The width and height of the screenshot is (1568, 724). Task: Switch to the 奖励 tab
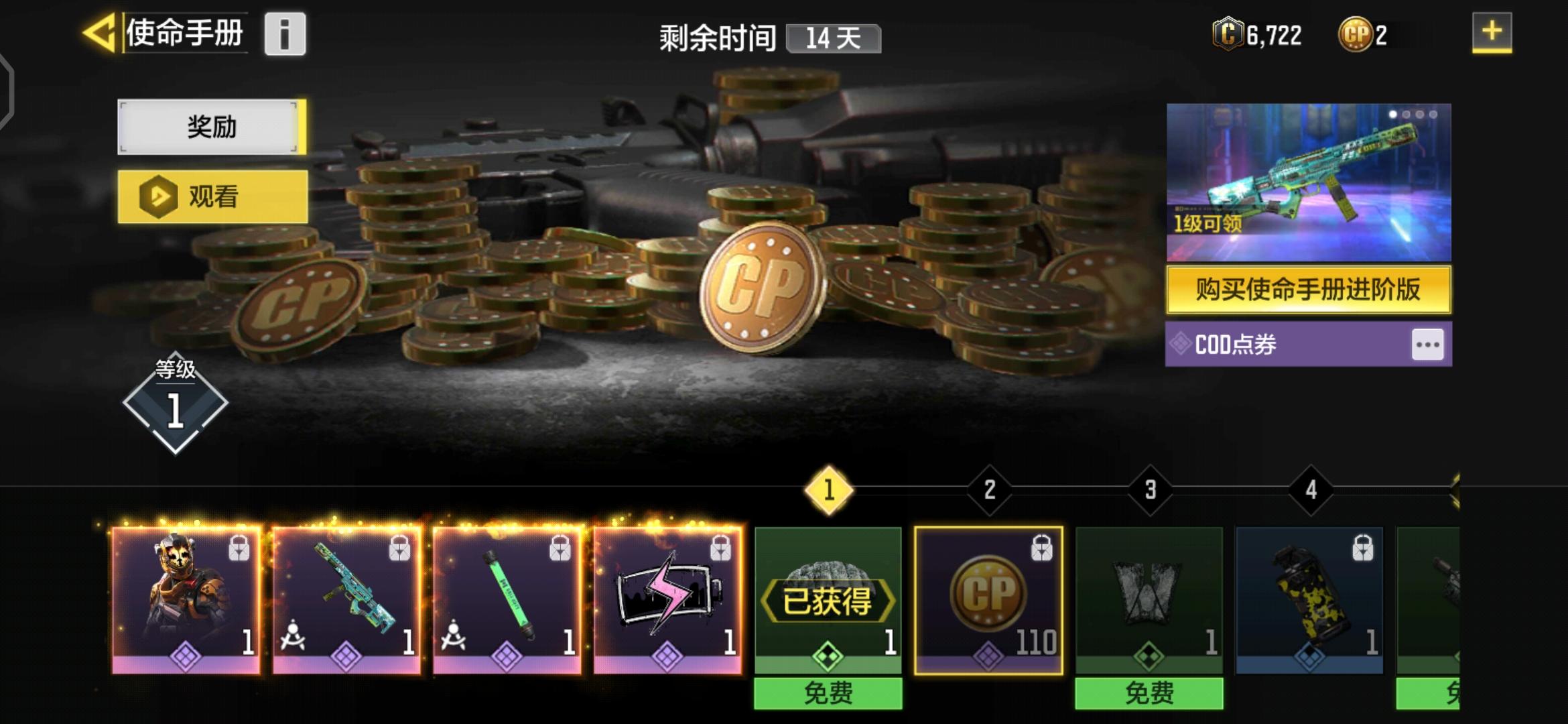210,126
